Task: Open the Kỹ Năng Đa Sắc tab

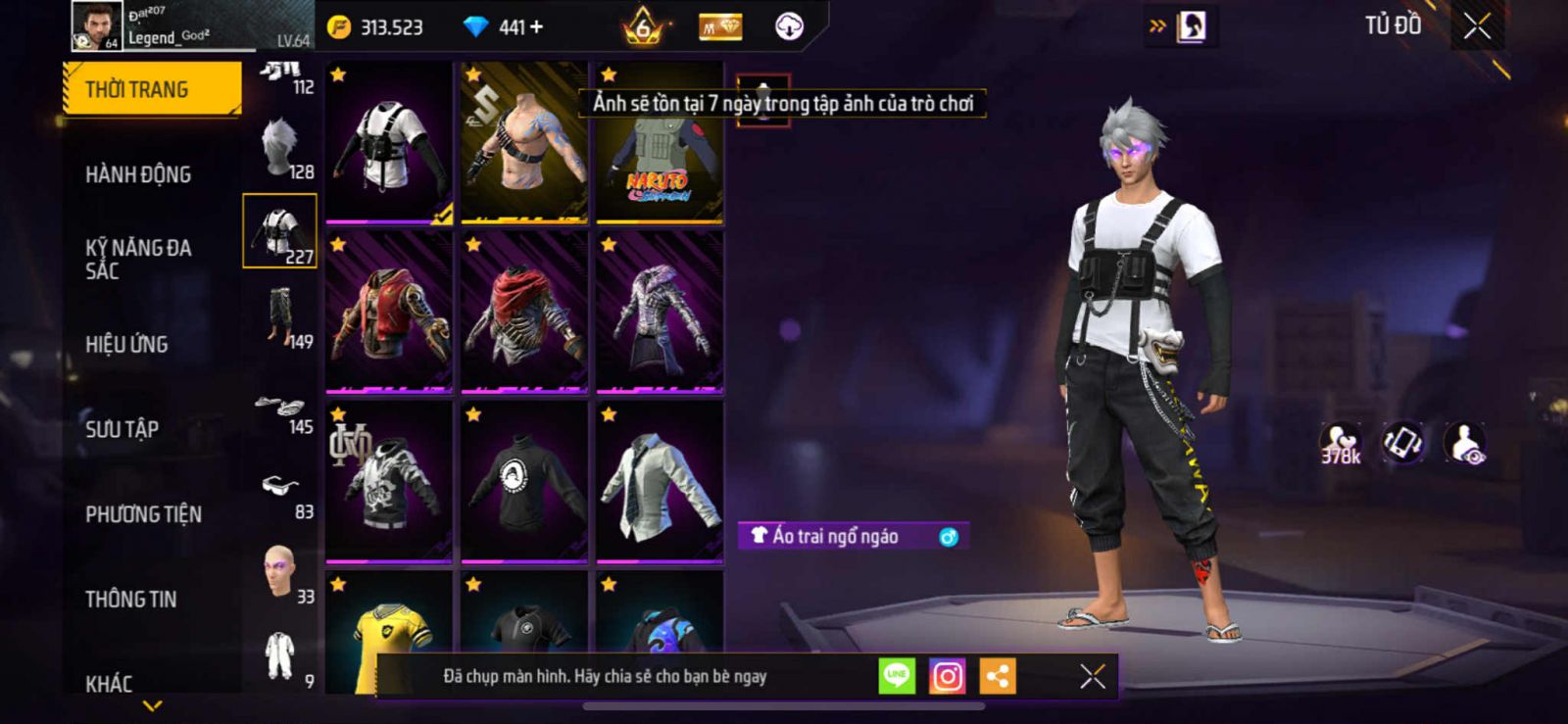Action: point(138,259)
